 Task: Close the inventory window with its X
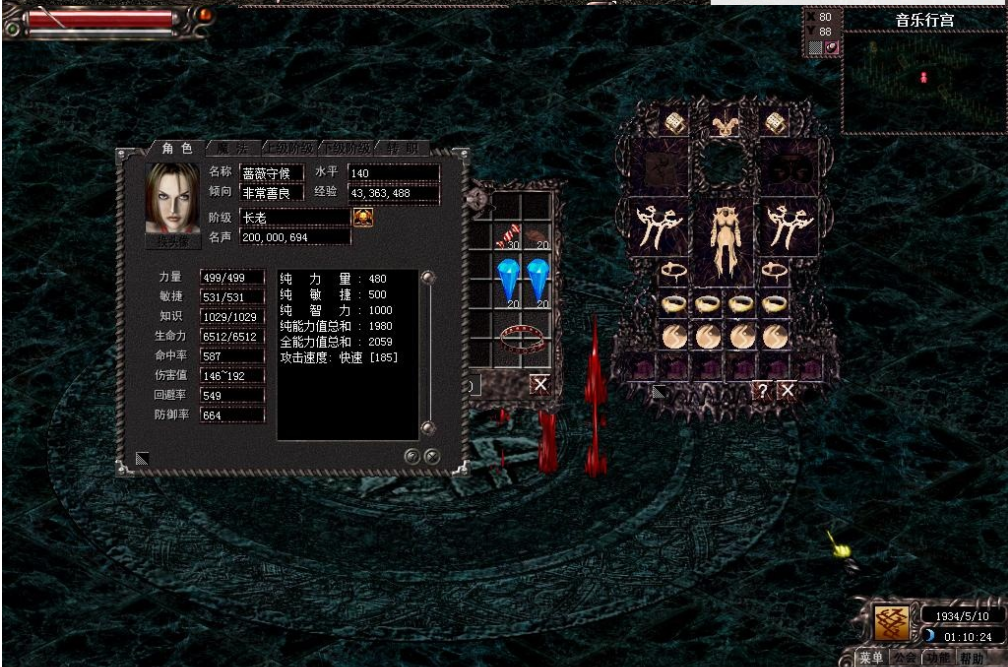click(540, 383)
